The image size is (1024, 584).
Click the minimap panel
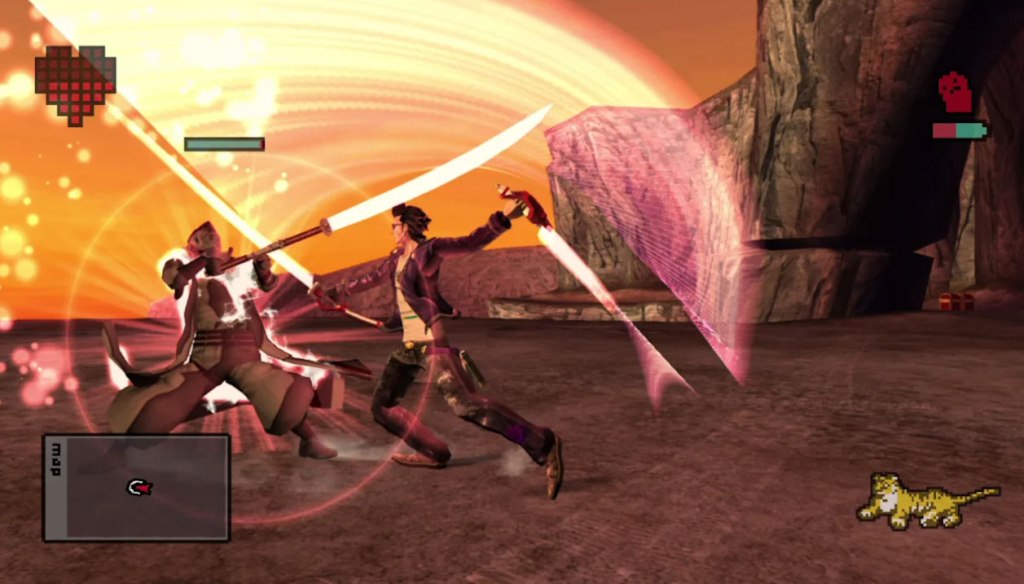pos(137,488)
